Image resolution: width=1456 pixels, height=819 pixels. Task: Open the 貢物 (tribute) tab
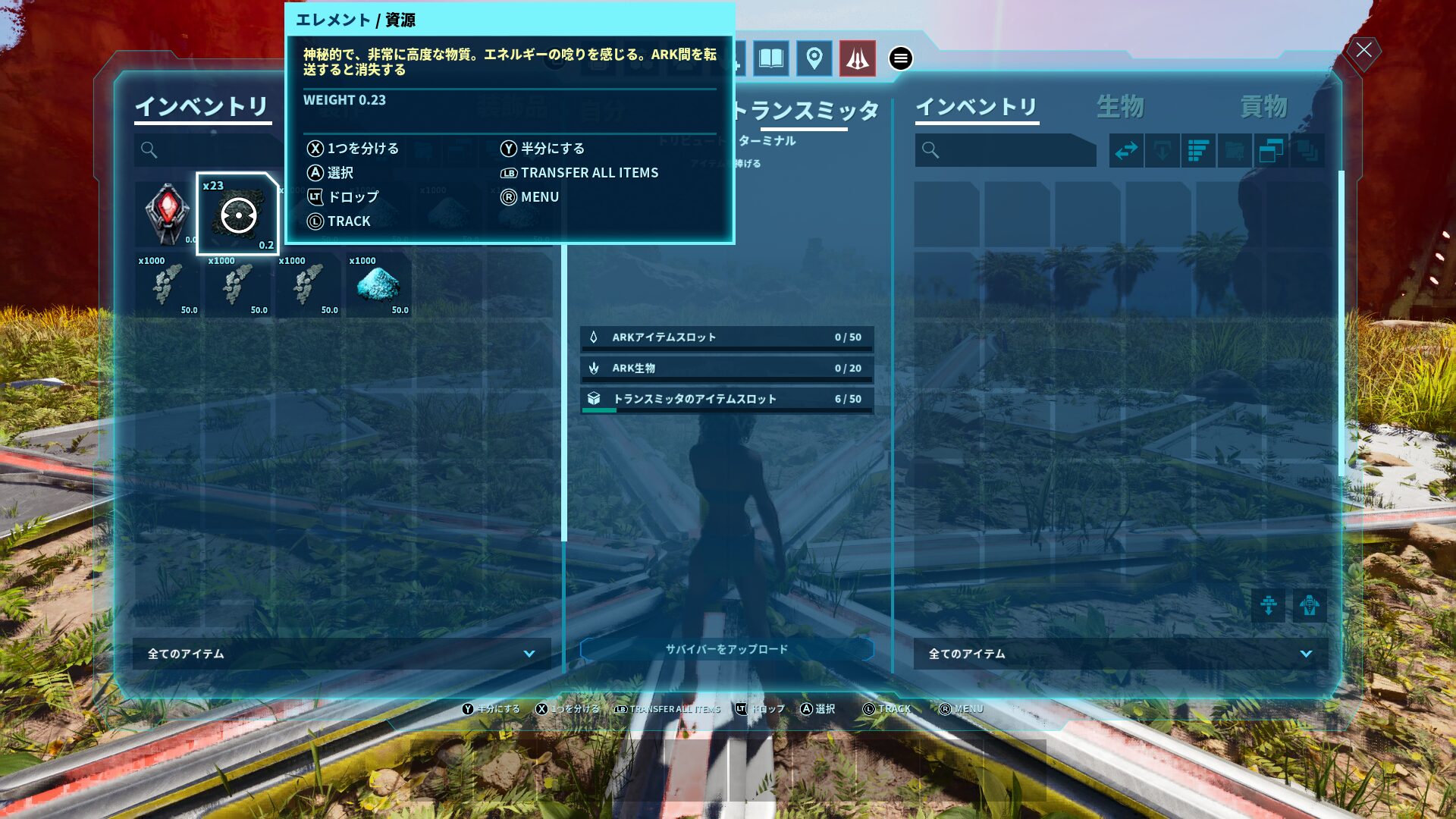[1263, 107]
